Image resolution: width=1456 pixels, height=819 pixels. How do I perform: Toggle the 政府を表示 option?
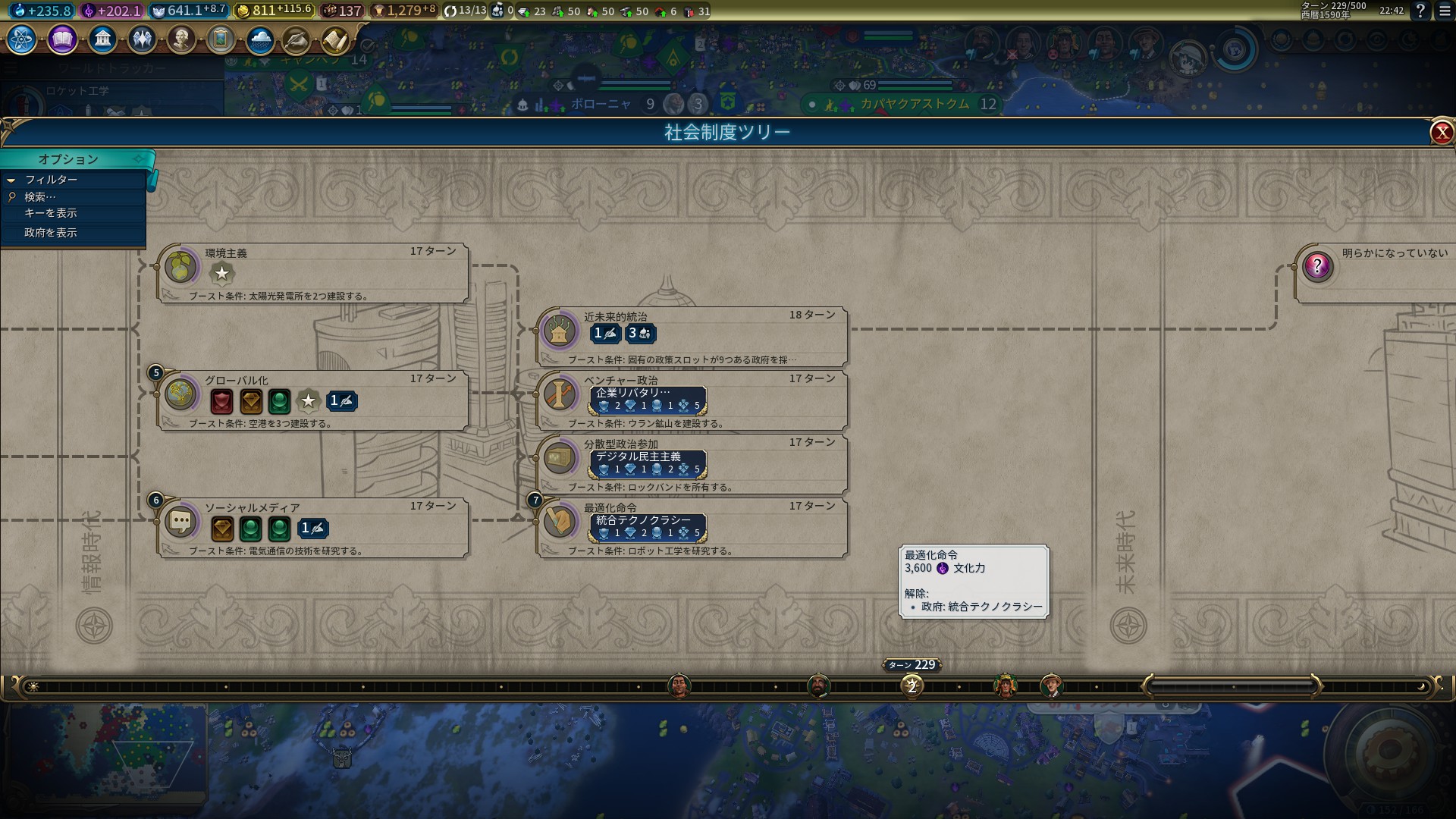(x=51, y=233)
